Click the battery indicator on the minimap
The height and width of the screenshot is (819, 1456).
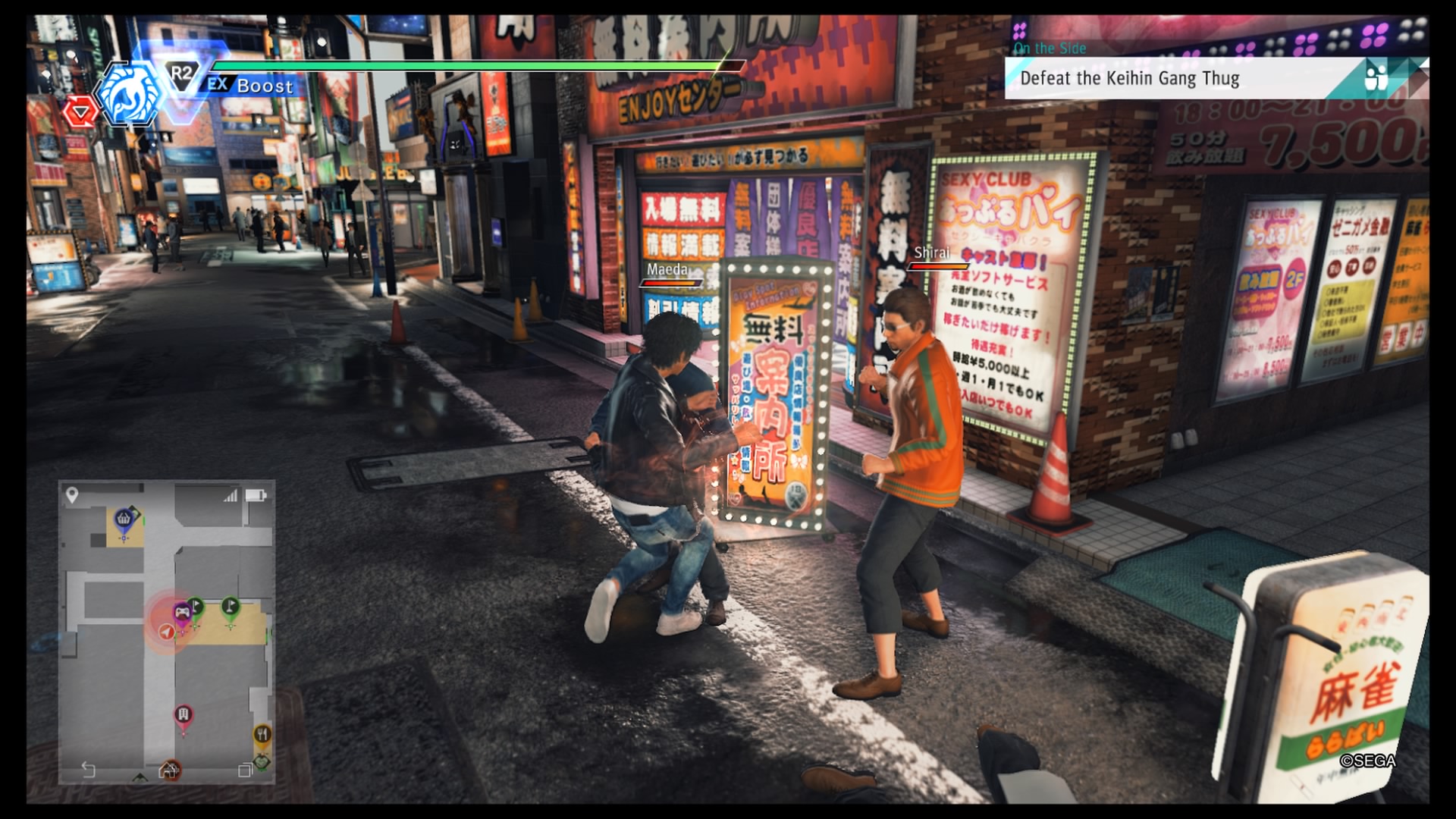[255, 495]
